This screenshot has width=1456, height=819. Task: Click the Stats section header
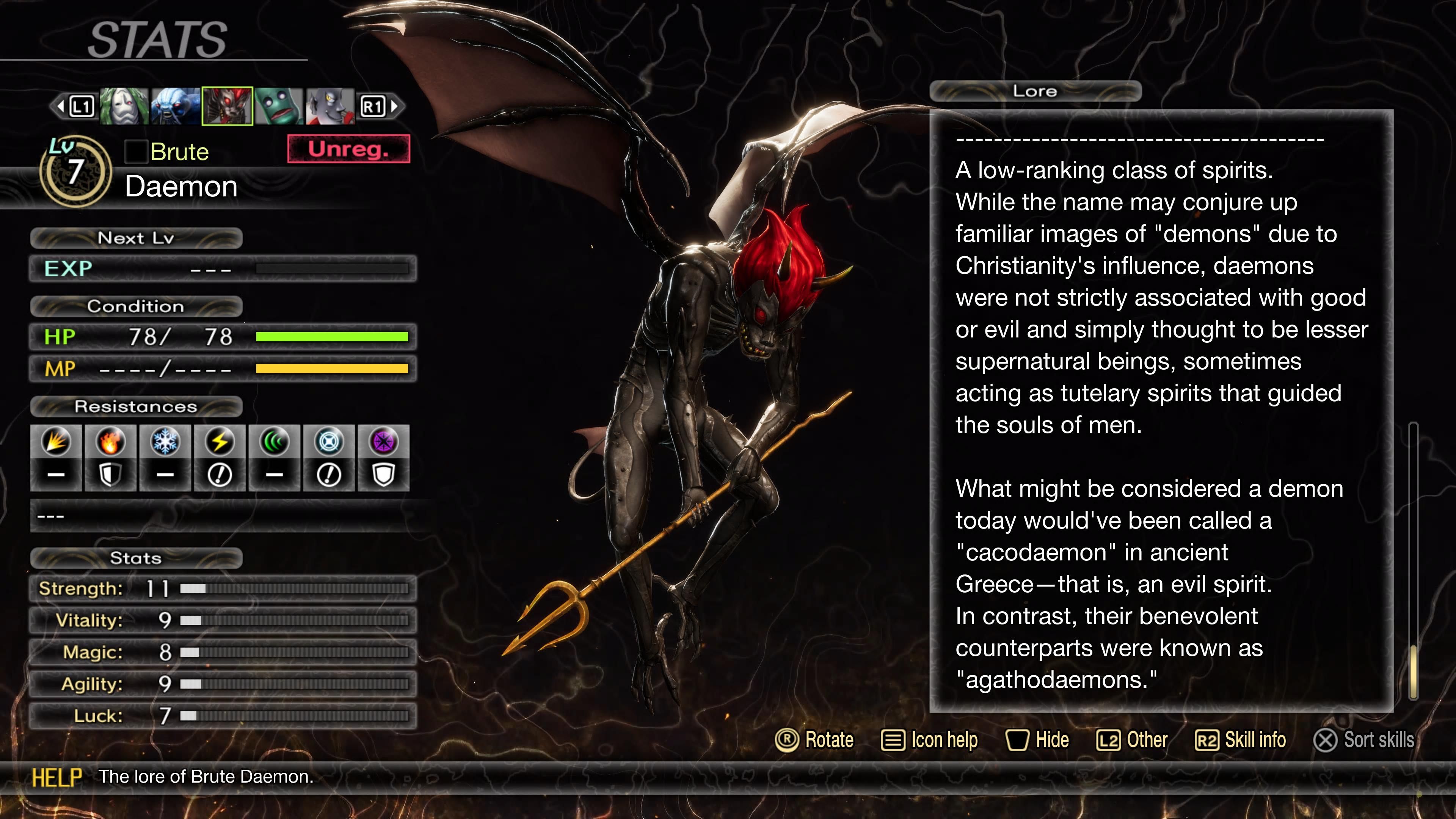point(136,558)
